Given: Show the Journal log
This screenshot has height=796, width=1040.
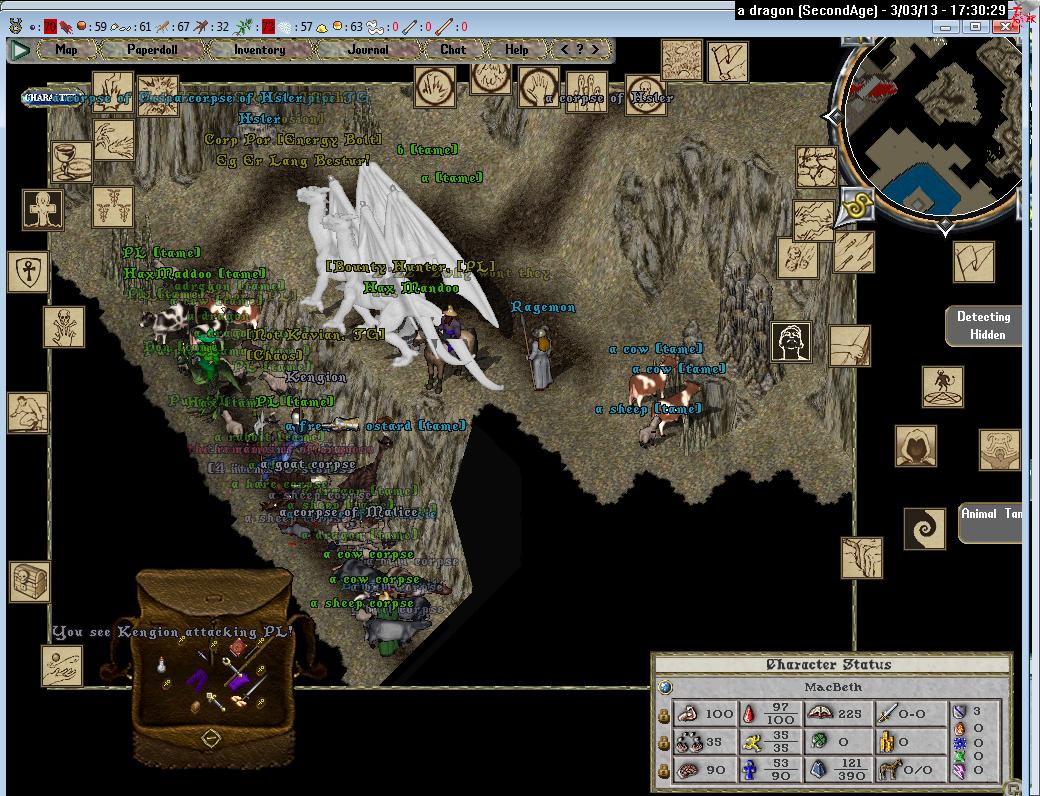Looking at the screenshot, I should [x=368, y=49].
